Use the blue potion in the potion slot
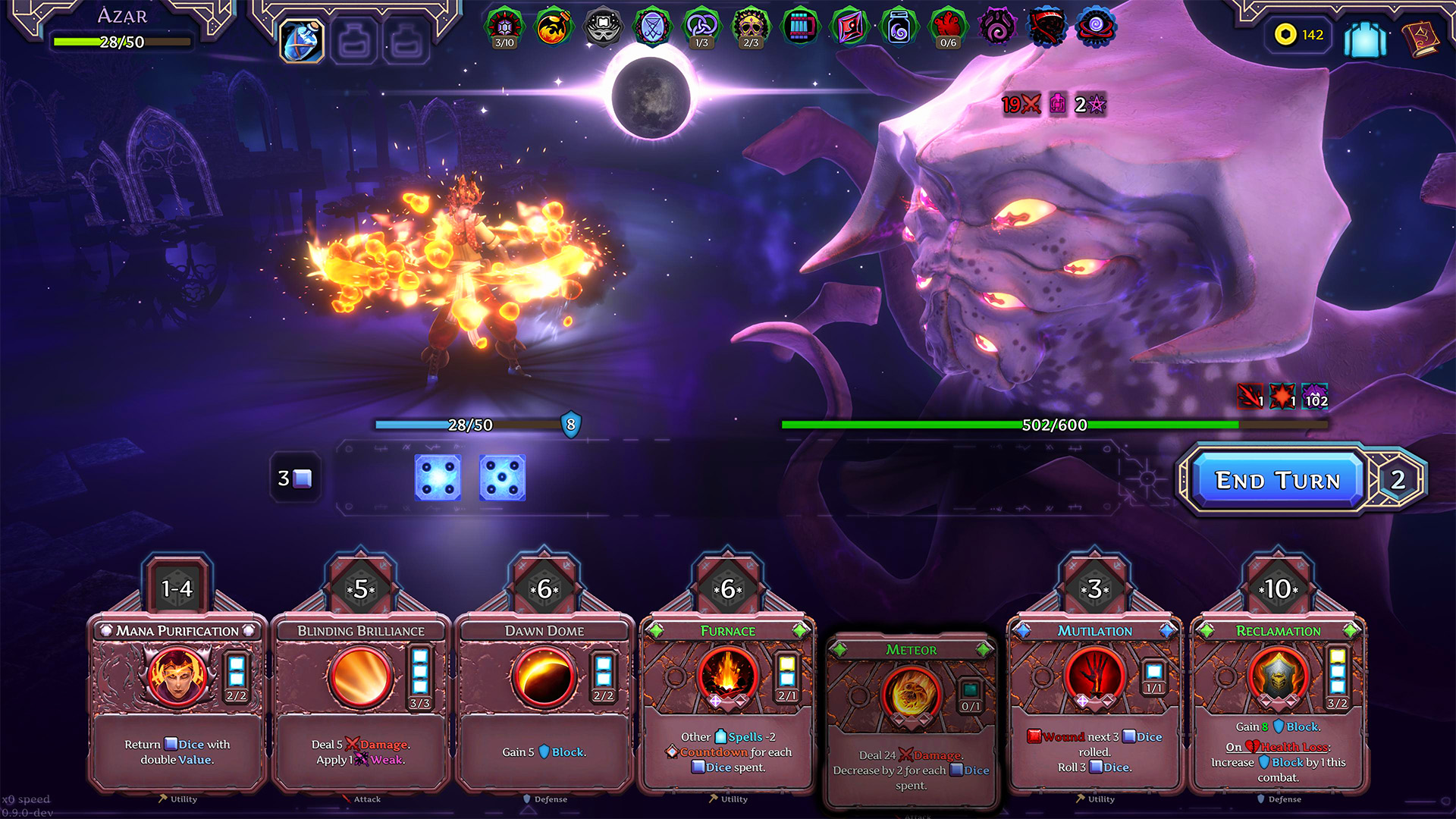This screenshot has width=1456, height=819. pos(302,40)
